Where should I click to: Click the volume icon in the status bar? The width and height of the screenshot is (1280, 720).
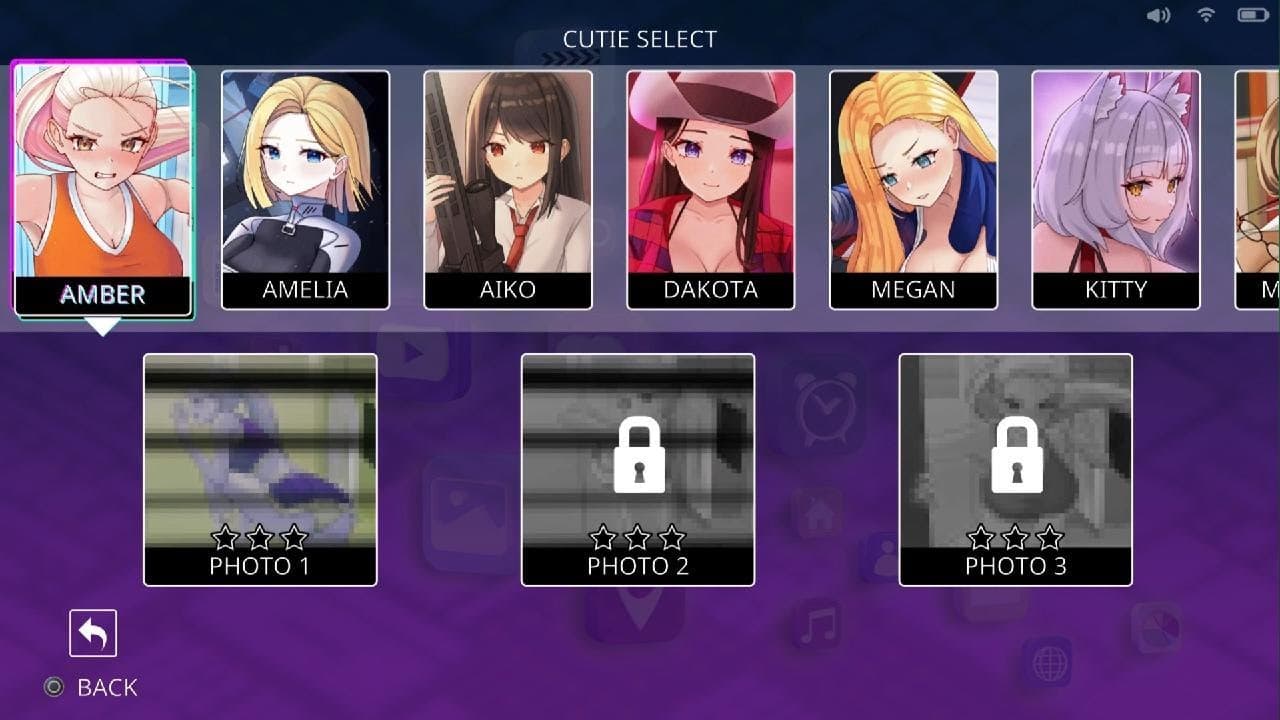tap(1160, 15)
